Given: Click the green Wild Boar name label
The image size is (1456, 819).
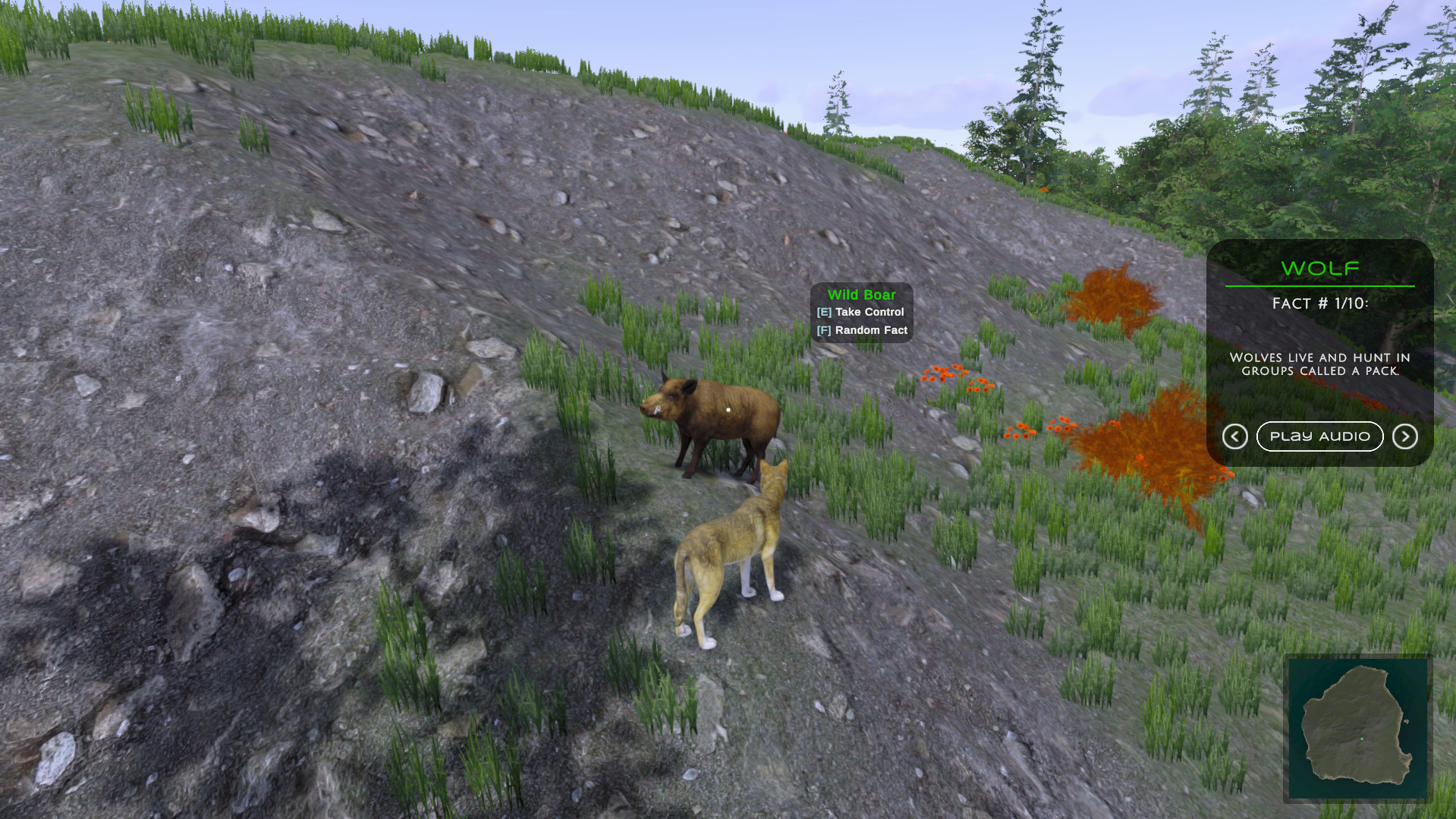Looking at the screenshot, I should tap(863, 295).
